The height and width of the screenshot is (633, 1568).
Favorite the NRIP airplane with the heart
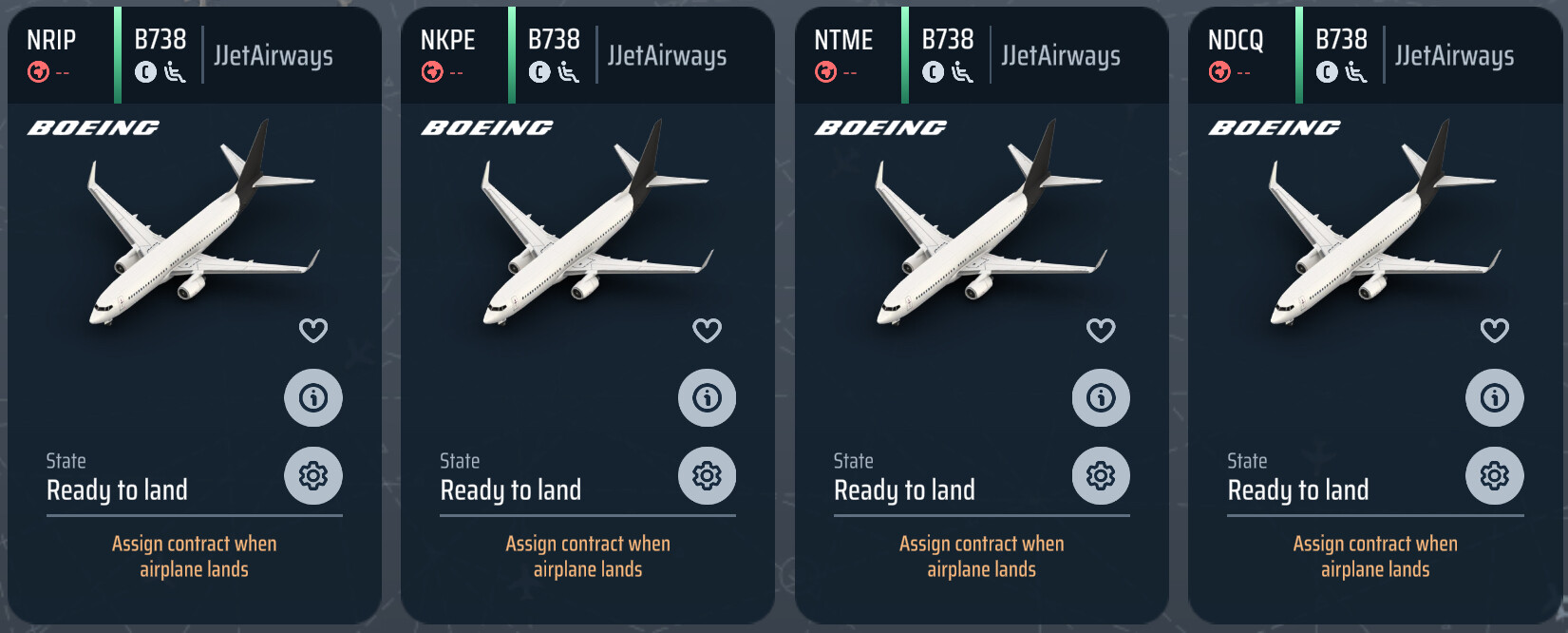click(313, 331)
